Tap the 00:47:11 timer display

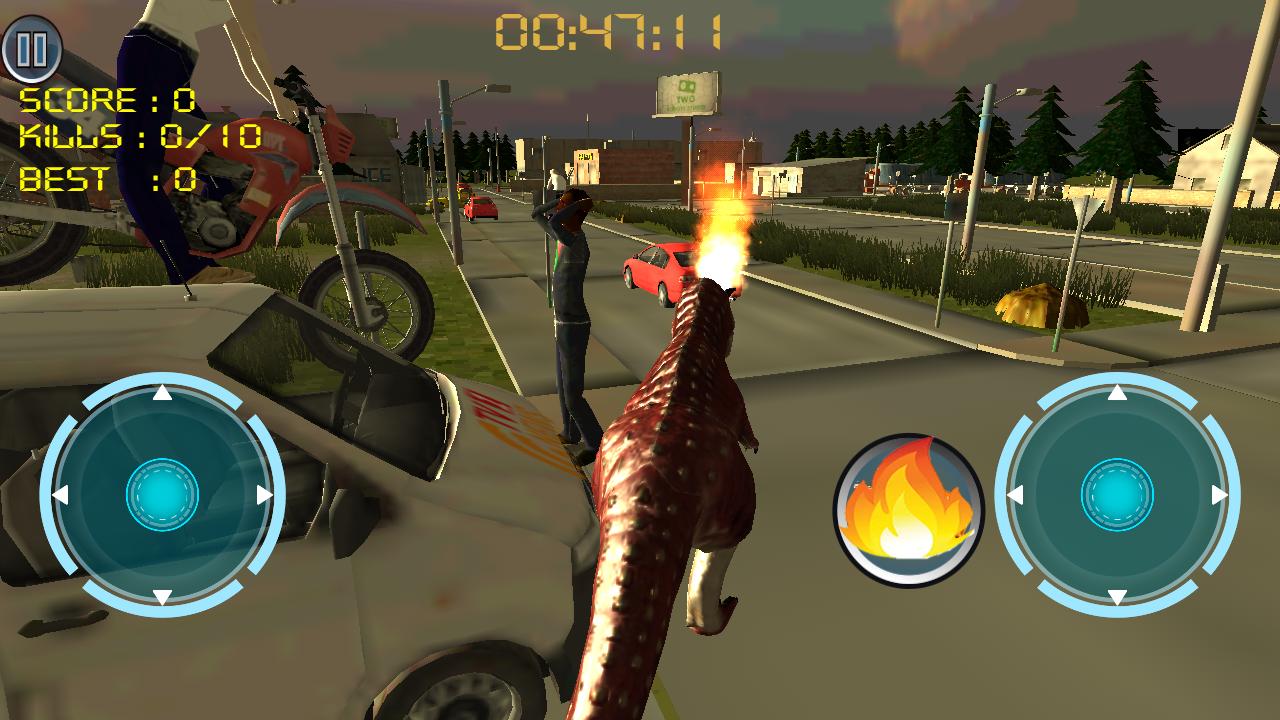[x=610, y=30]
